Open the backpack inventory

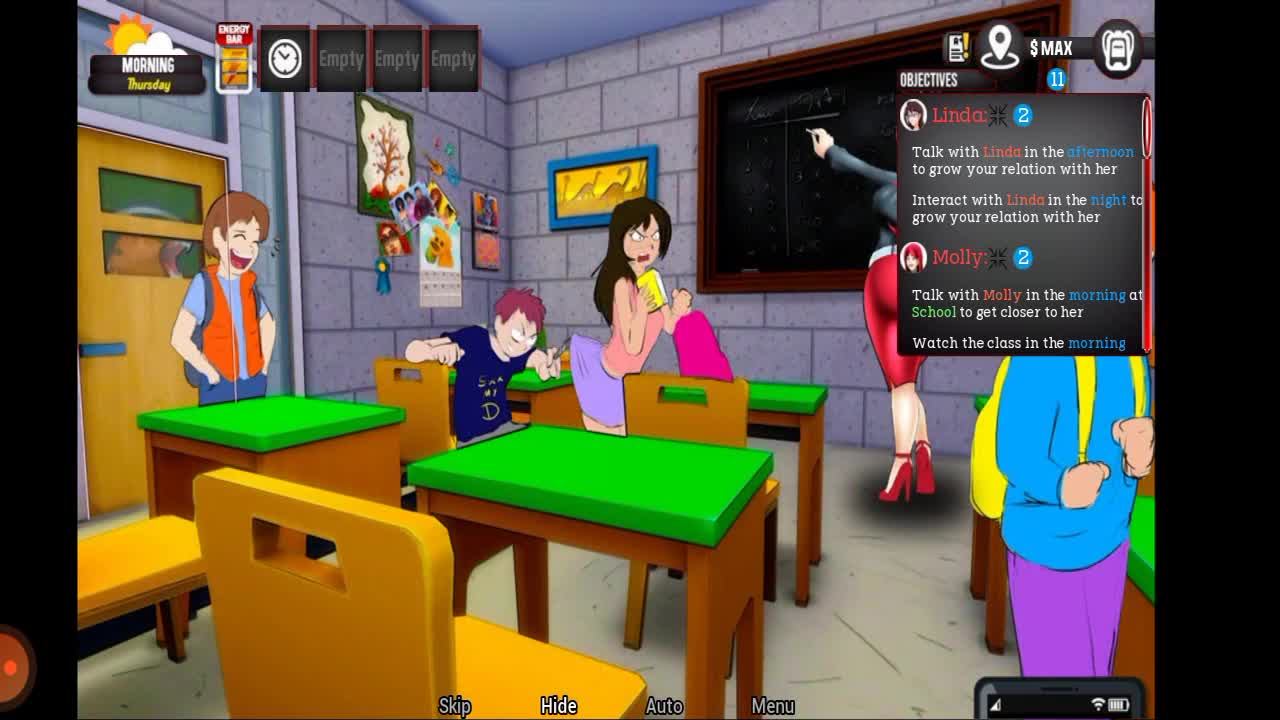(x=1117, y=47)
